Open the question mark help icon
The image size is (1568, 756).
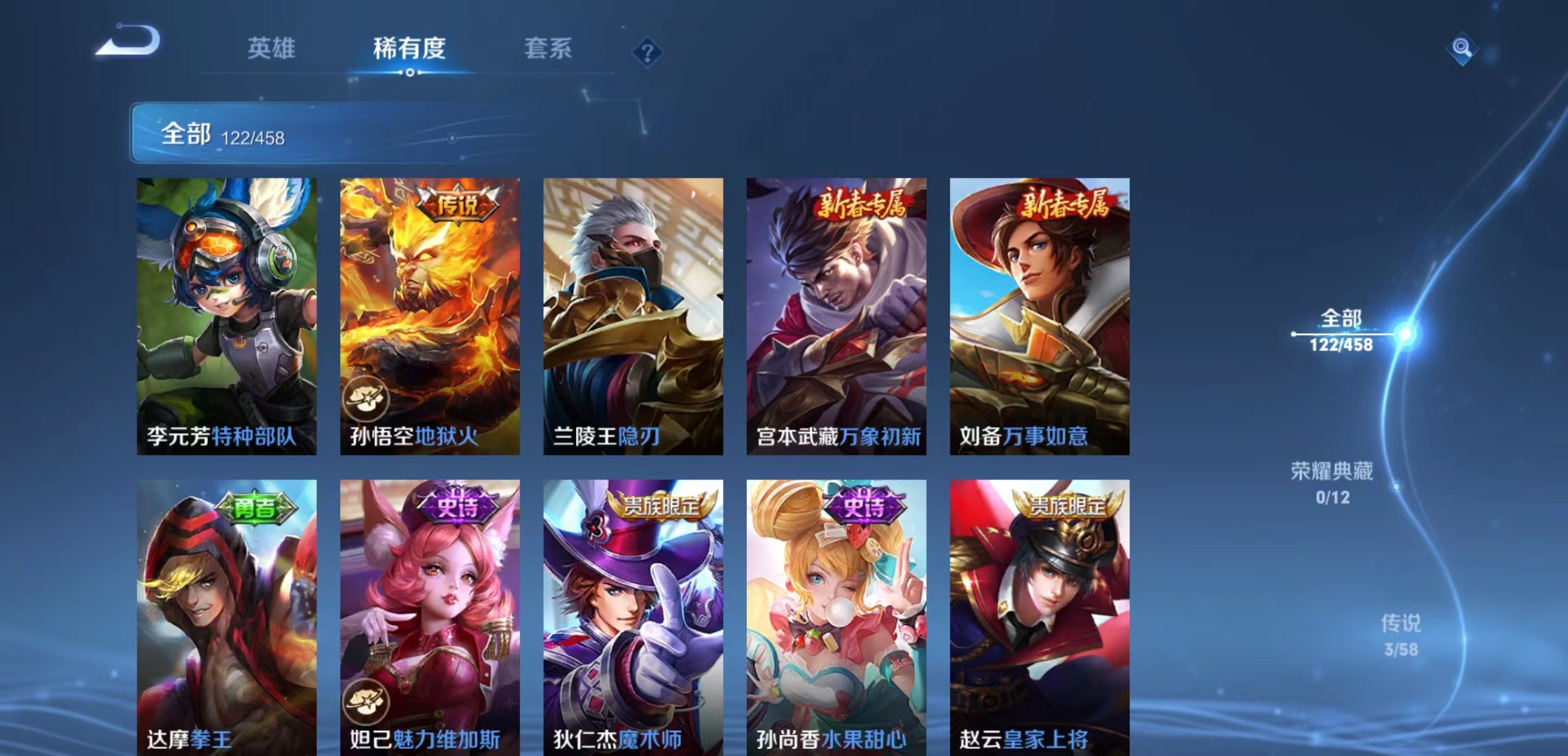pyautogui.click(x=647, y=51)
